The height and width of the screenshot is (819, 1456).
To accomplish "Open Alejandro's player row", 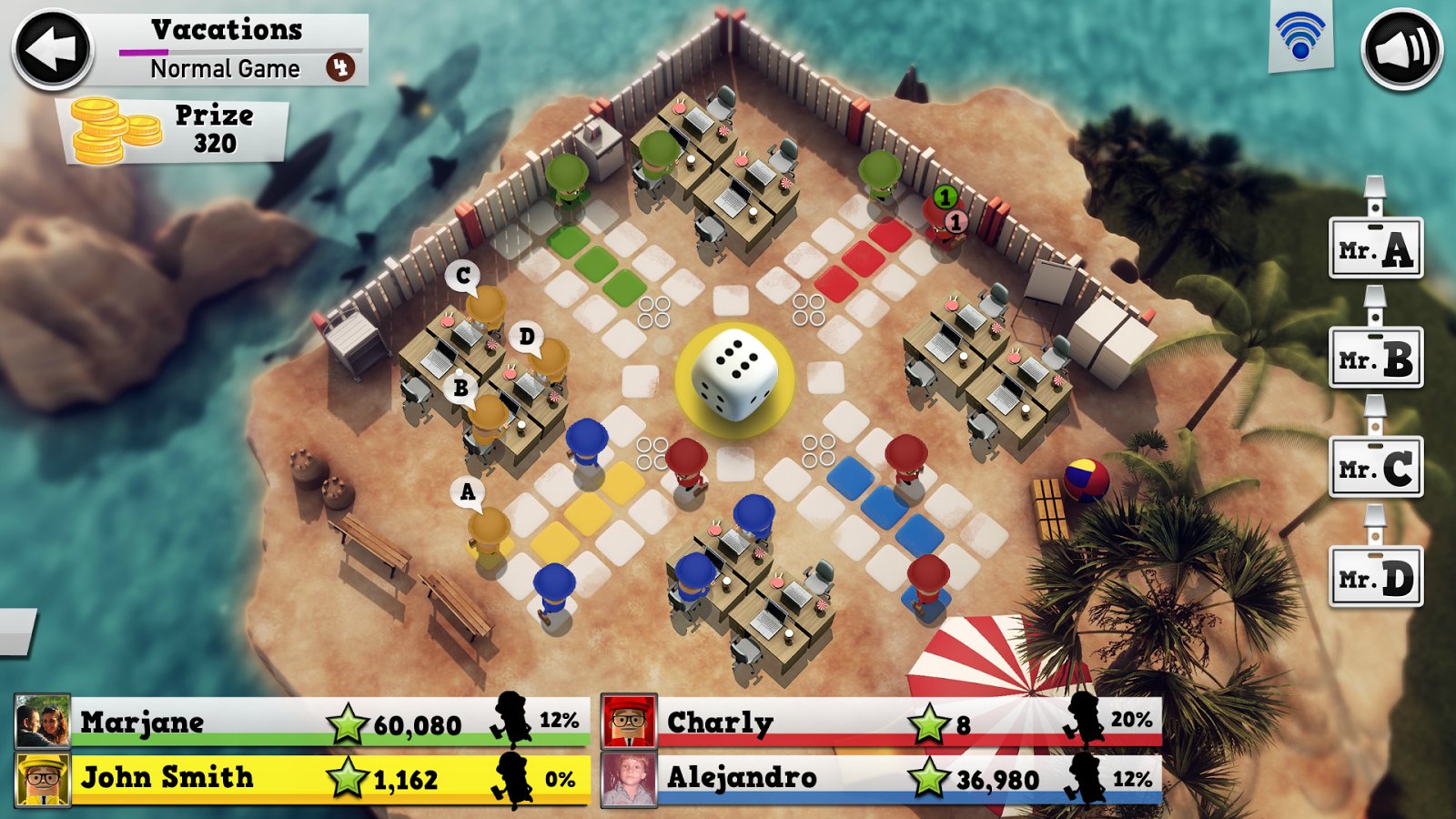I will point(883,778).
